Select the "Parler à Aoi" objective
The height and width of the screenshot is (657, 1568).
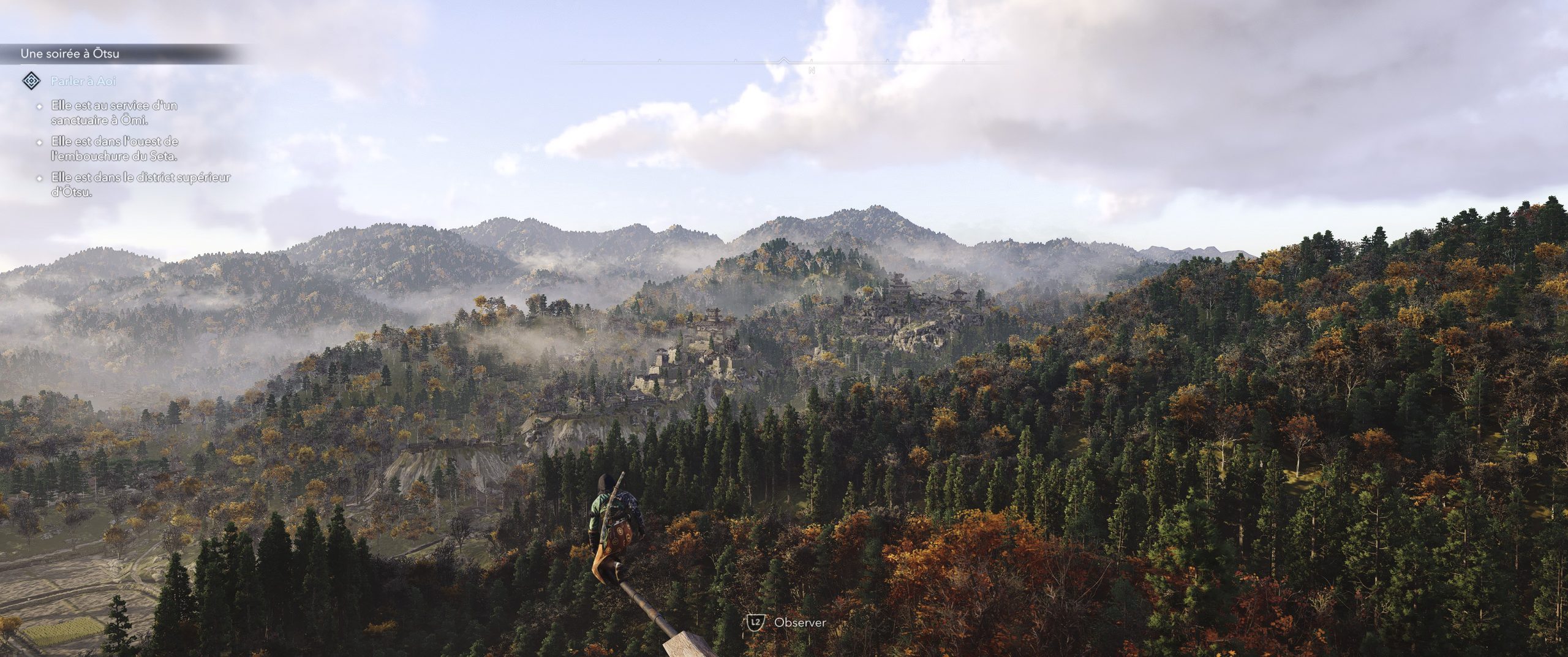[x=84, y=81]
